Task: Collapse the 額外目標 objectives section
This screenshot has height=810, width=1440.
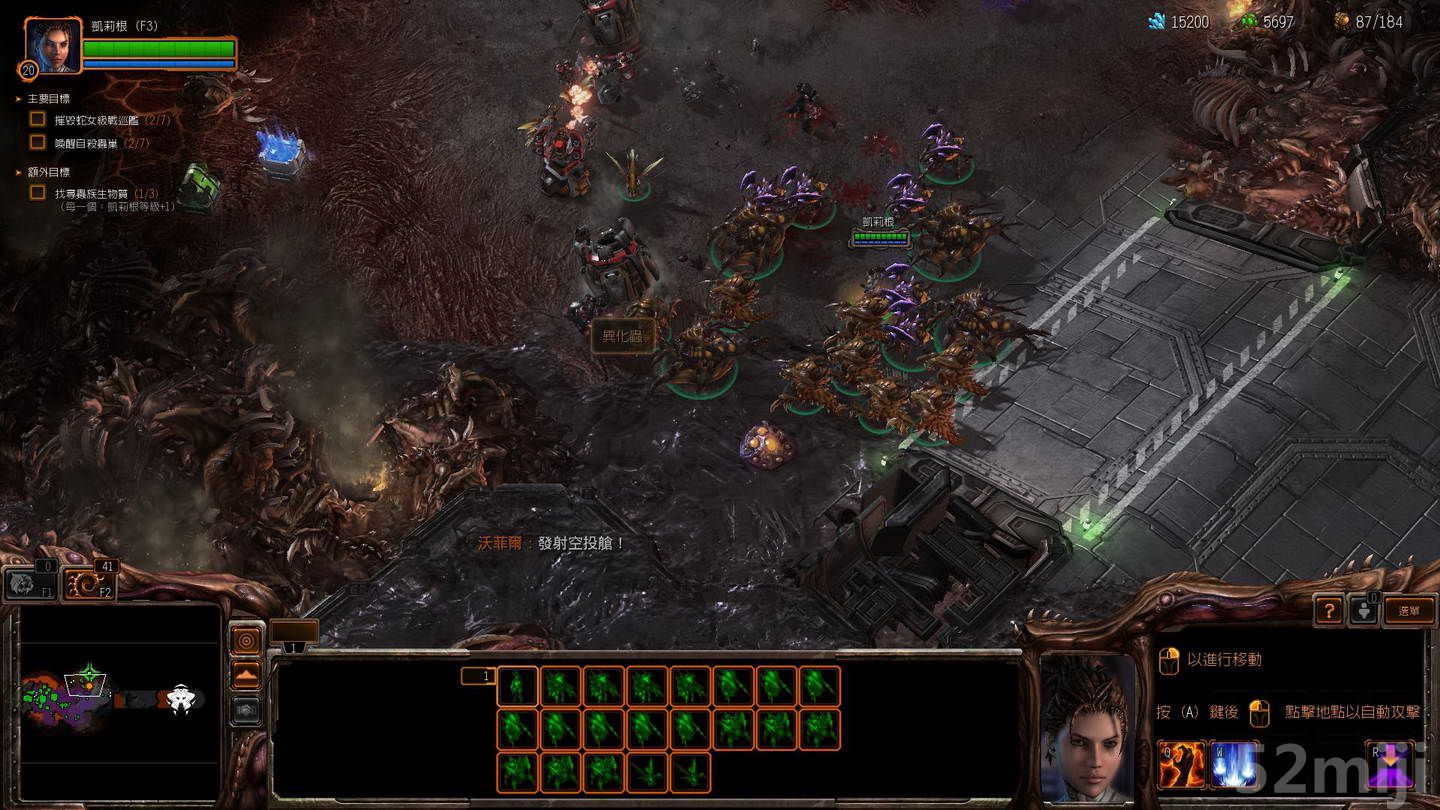Action: (x=16, y=172)
